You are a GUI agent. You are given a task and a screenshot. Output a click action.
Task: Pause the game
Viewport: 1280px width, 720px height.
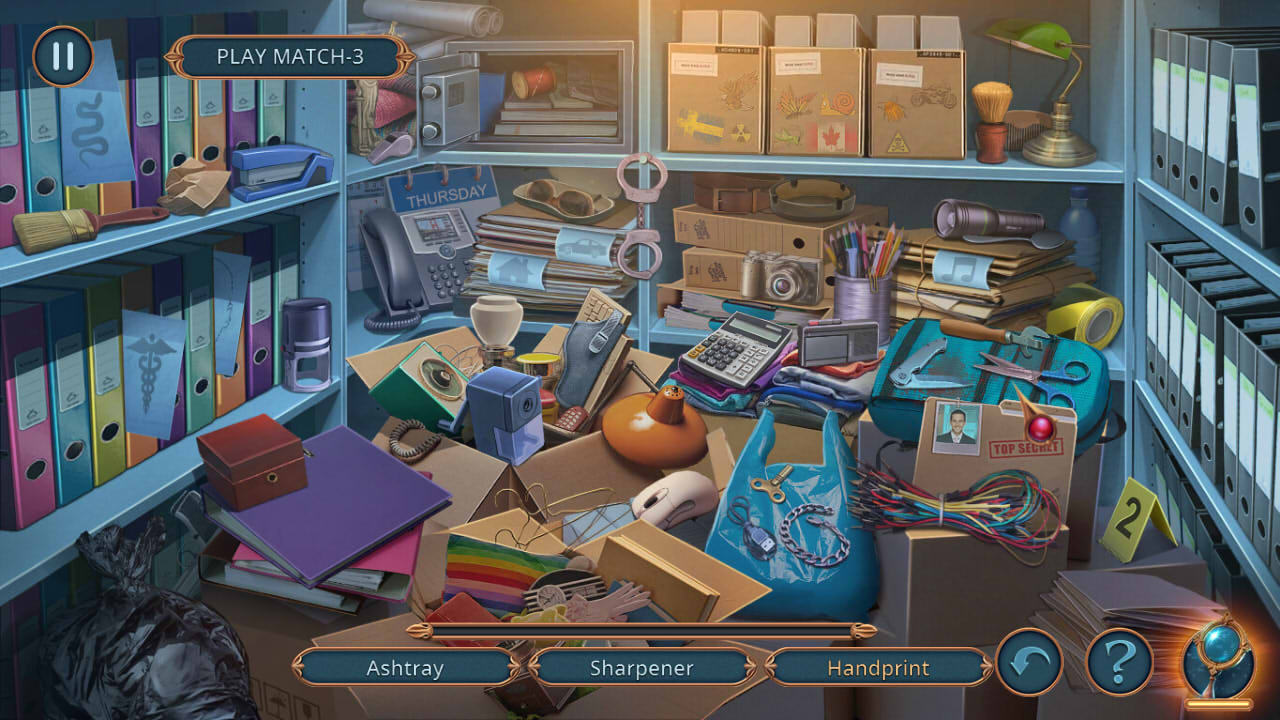point(62,57)
